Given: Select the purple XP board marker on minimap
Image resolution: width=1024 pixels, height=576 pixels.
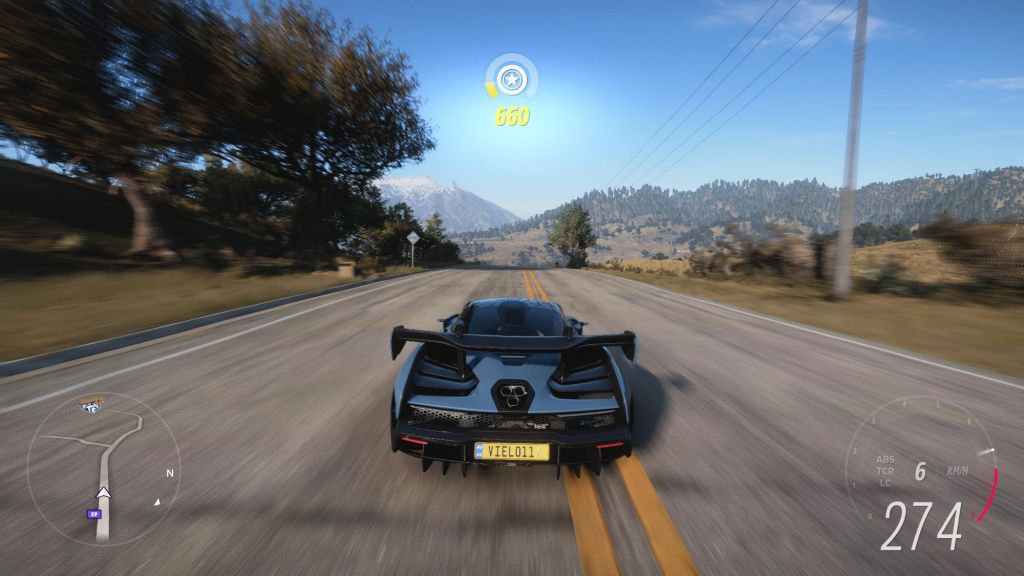Looking at the screenshot, I should pyautogui.click(x=94, y=514).
